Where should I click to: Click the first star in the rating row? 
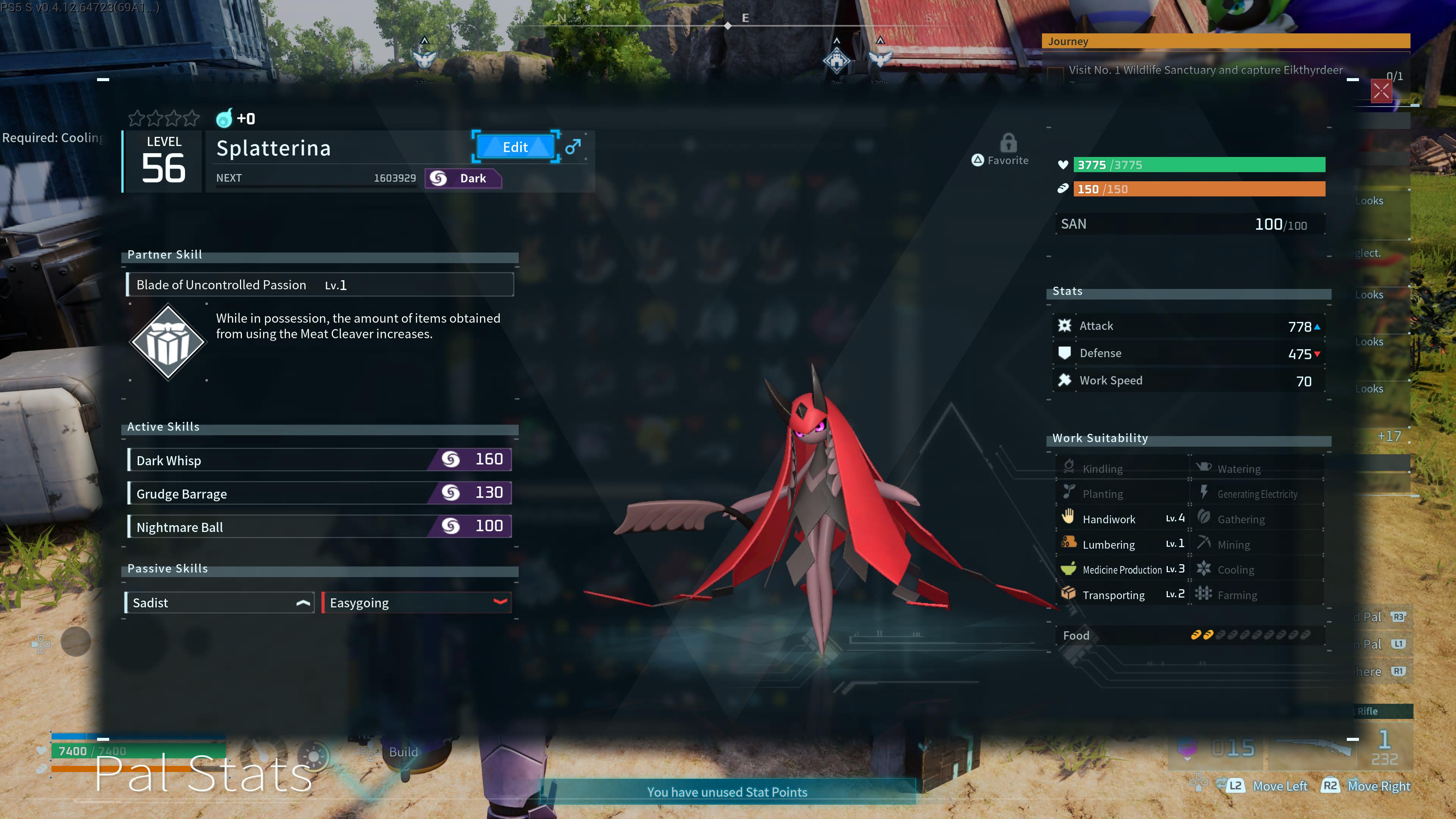[x=137, y=119]
